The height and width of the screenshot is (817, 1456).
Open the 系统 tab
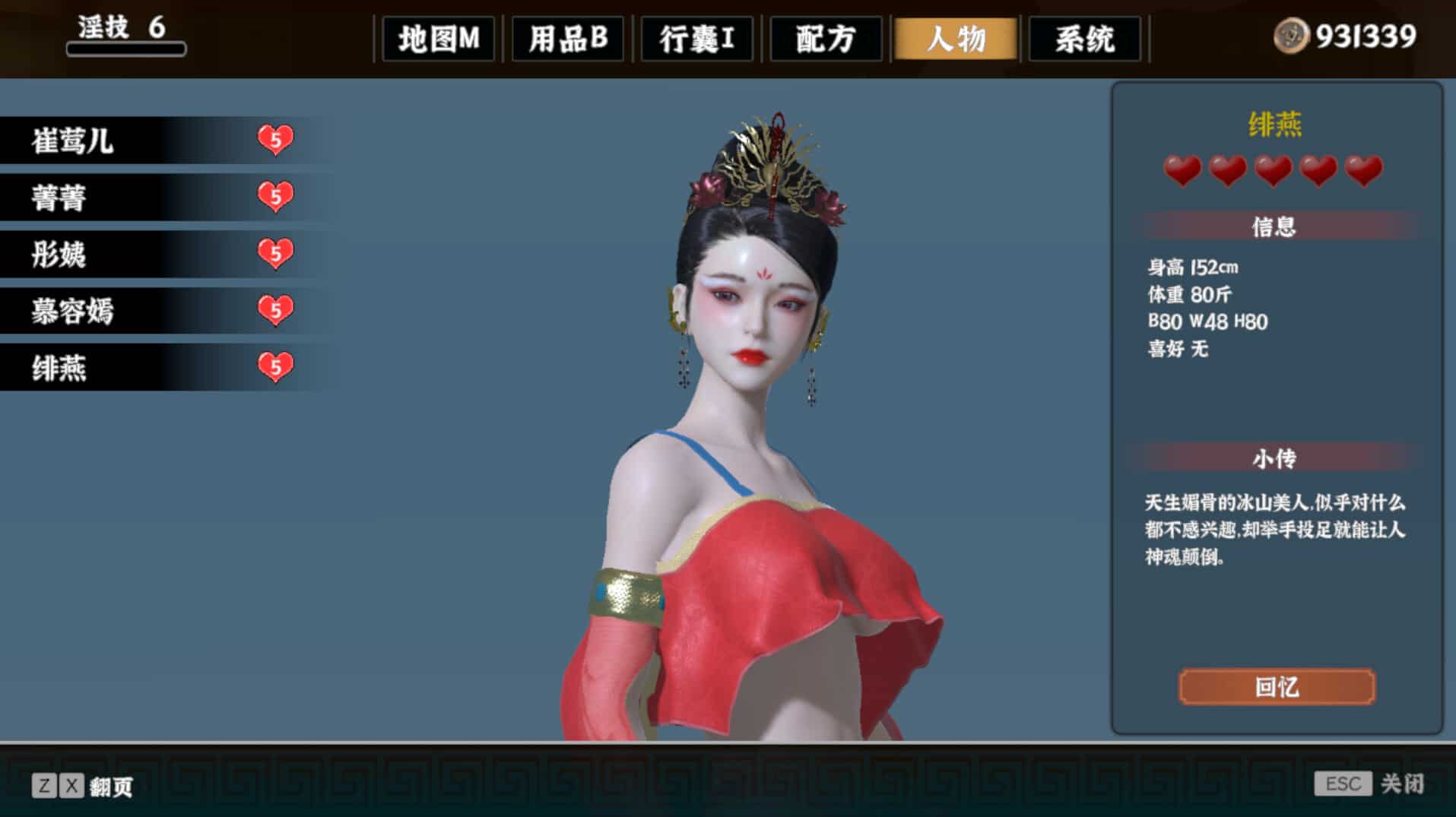[1084, 40]
